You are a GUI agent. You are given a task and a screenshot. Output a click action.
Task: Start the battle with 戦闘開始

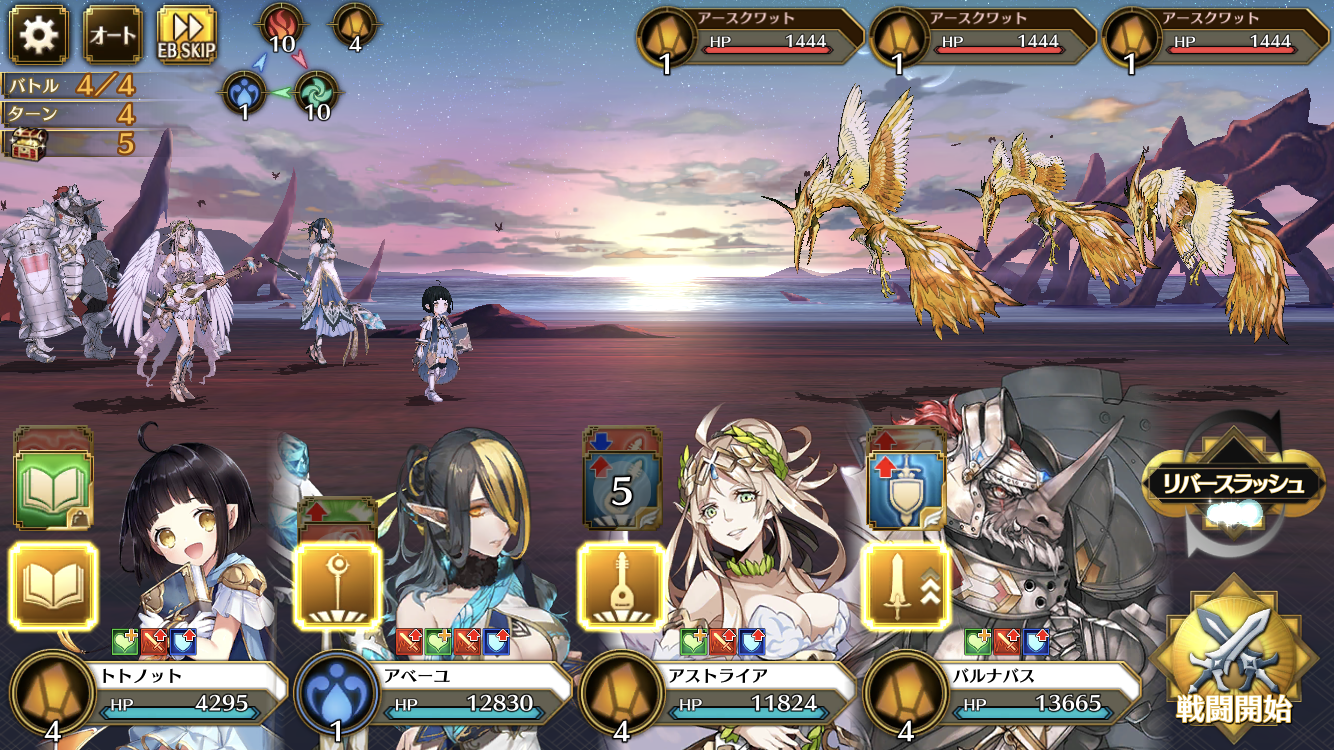tap(1234, 658)
